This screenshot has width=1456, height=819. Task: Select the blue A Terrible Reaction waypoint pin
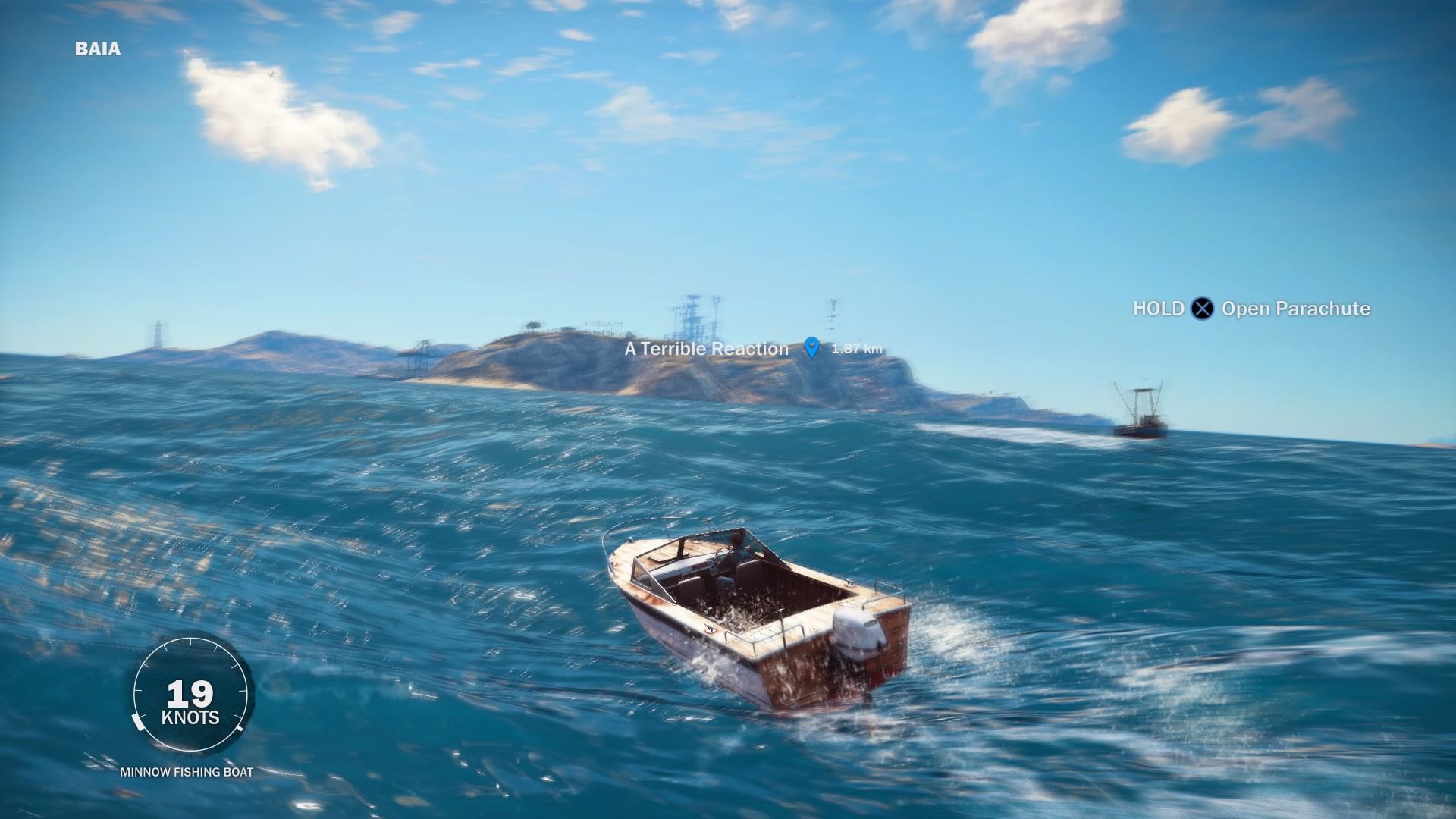coord(812,347)
